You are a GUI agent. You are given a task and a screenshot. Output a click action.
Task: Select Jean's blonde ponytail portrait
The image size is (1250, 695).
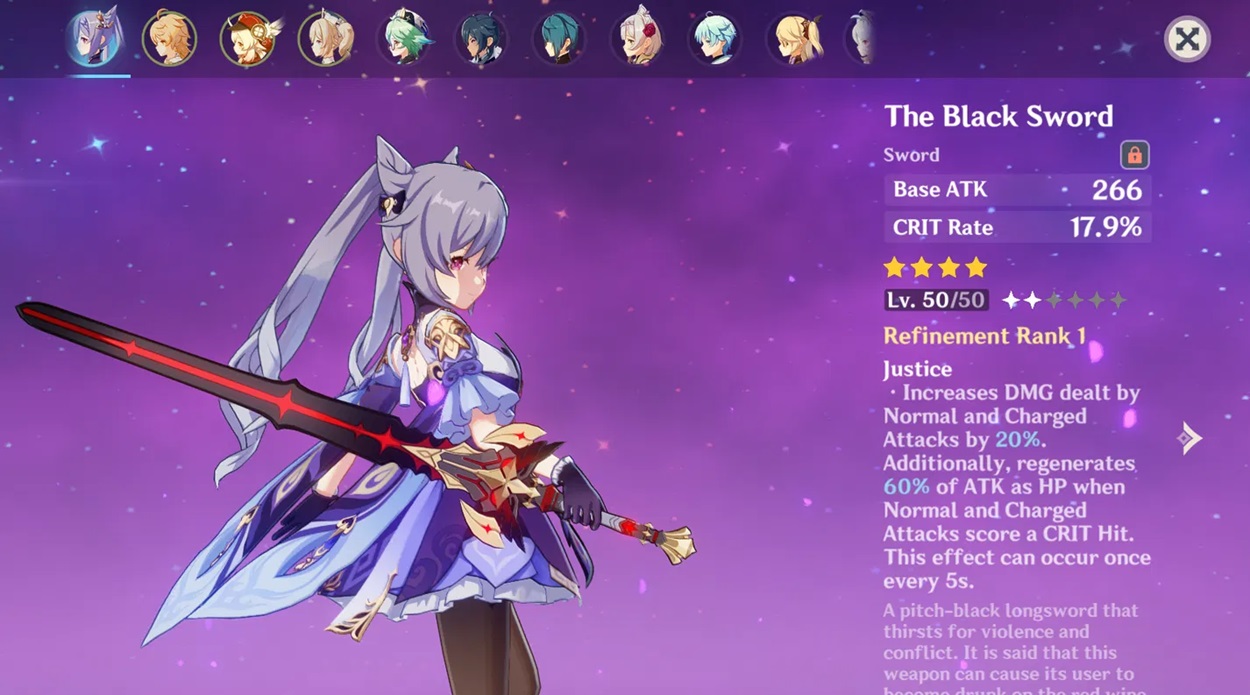326,39
